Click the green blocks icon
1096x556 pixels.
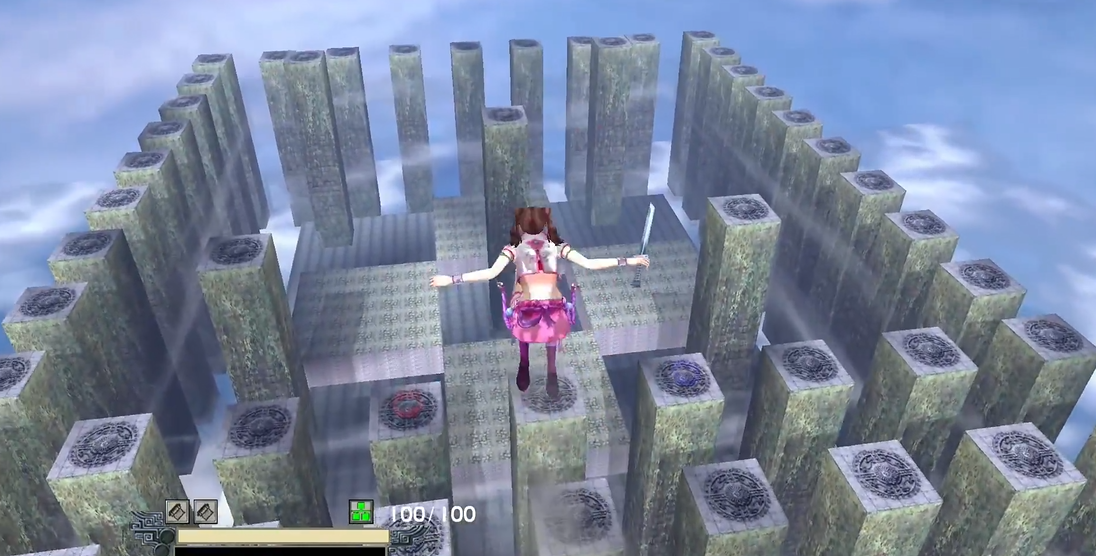coord(361,512)
